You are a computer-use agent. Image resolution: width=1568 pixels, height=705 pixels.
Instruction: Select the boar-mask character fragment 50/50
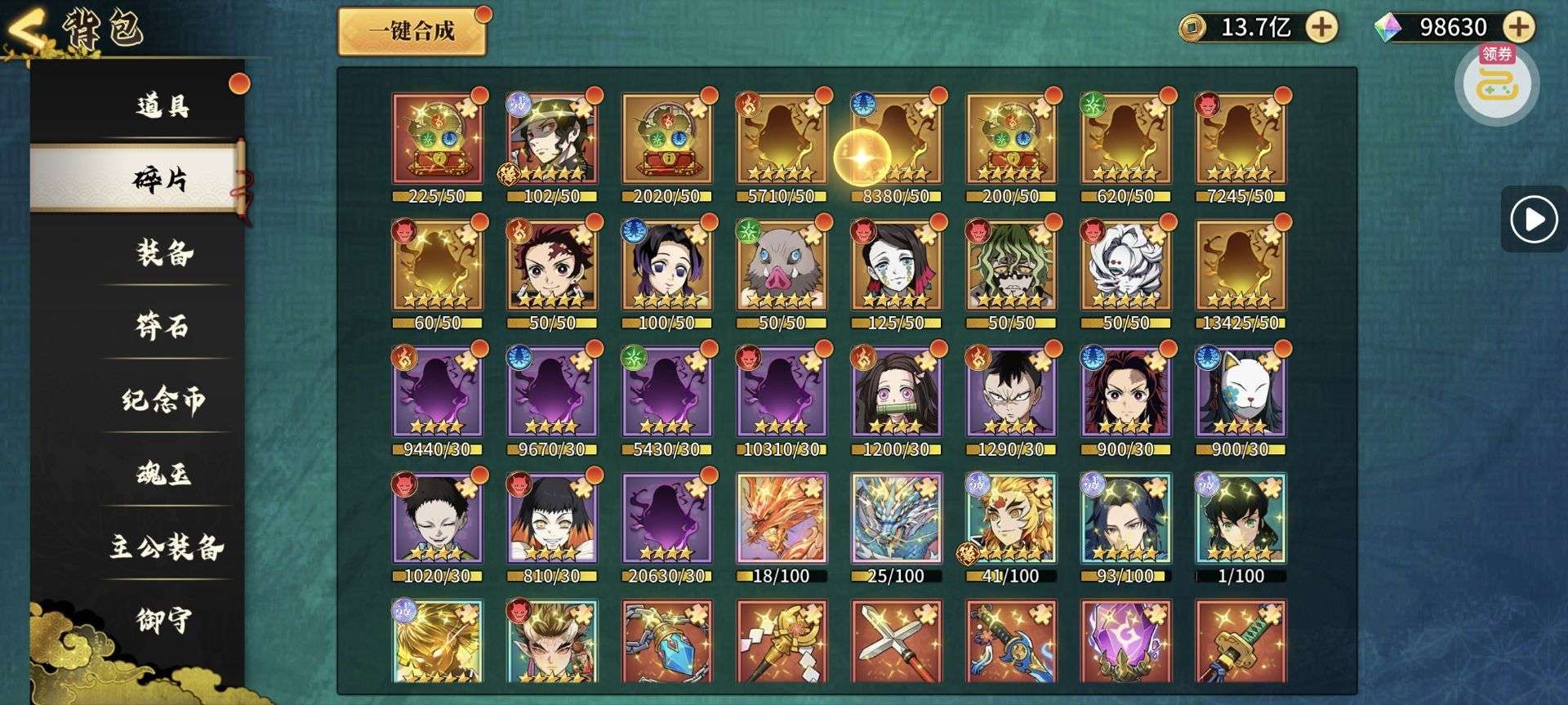[x=782, y=265]
